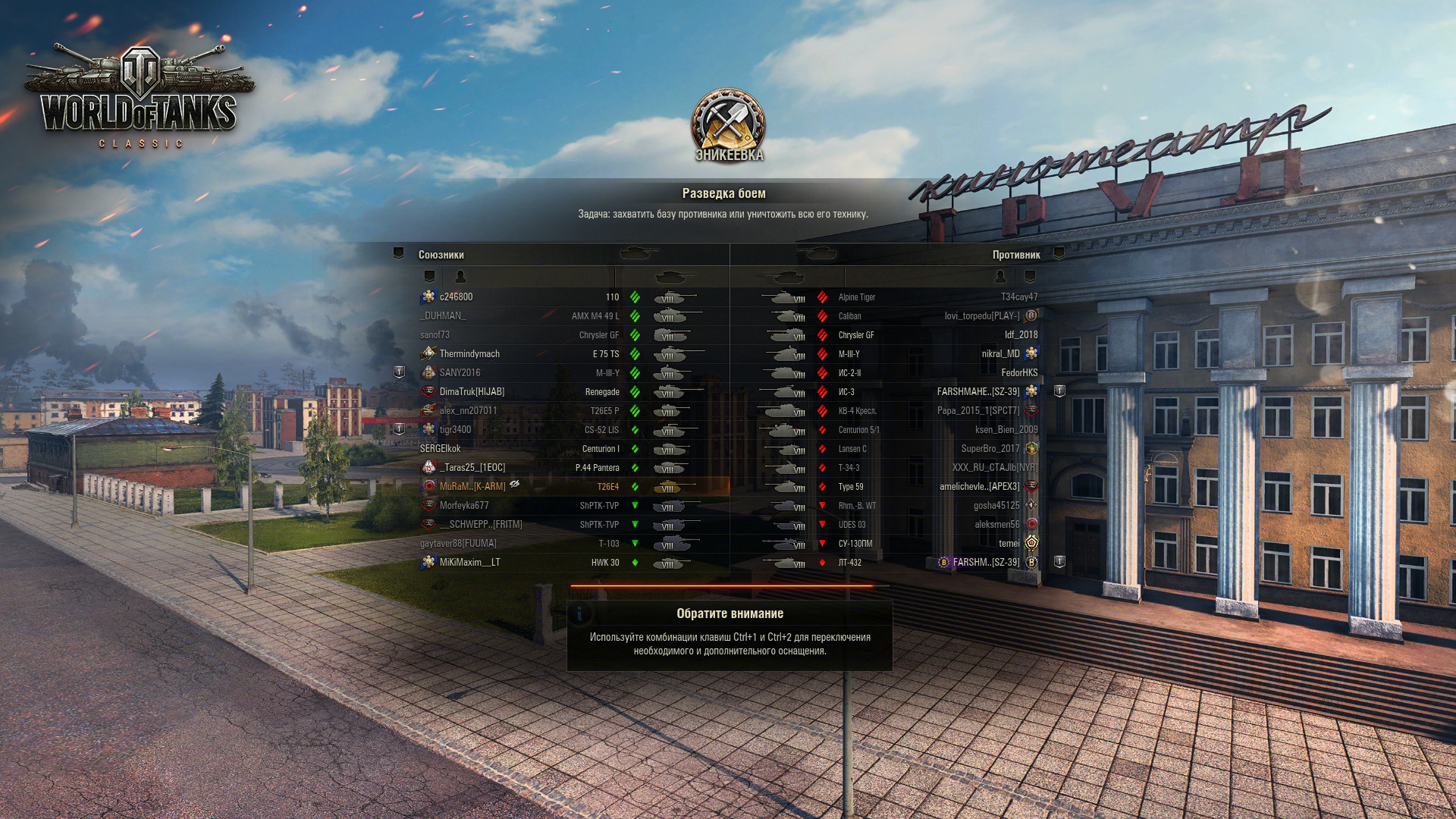Select enemy FedorHKS driving the ИС-2-II

coord(1018,373)
